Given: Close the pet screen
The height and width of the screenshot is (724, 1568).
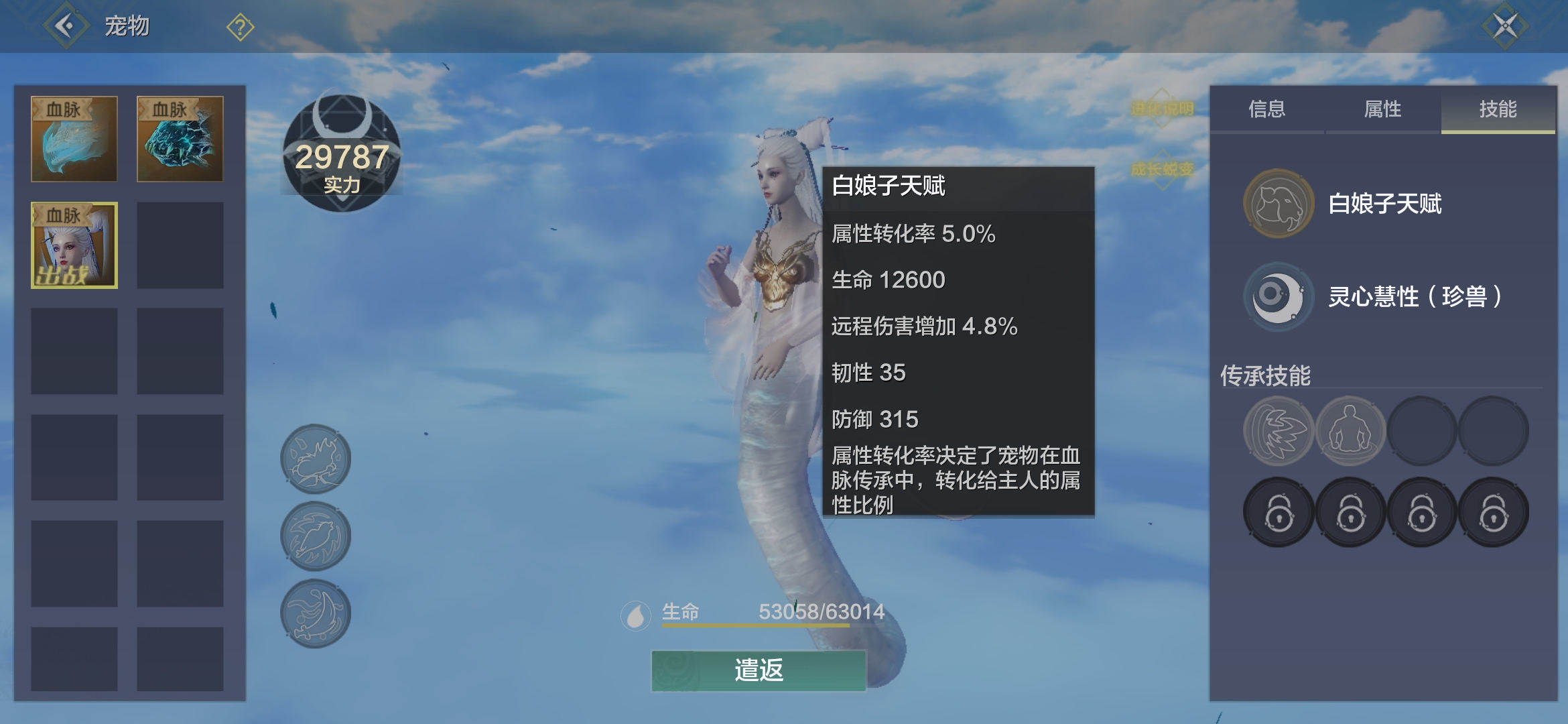Looking at the screenshot, I should click(x=1505, y=26).
